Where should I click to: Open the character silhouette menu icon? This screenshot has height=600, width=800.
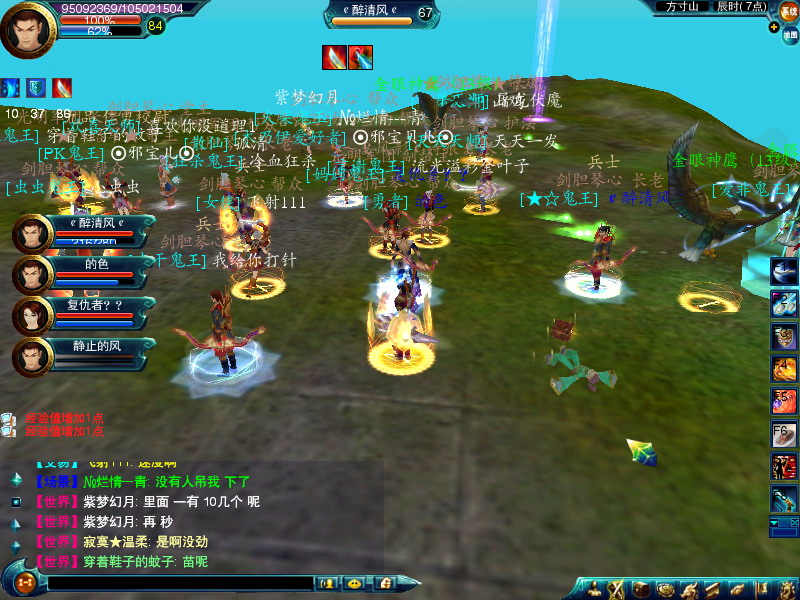point(595,589)
